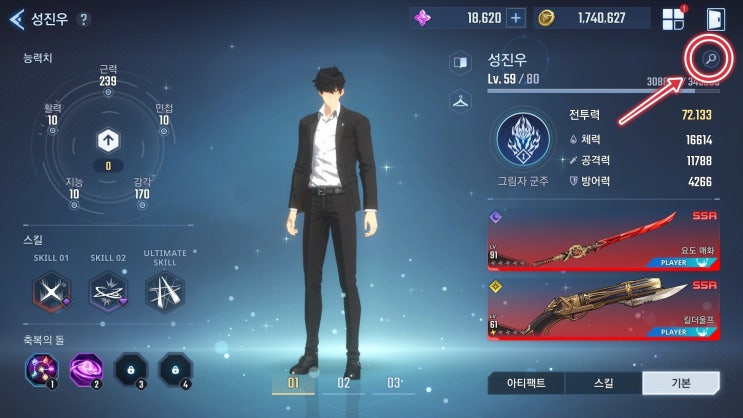Switch to preset 03
743x418 pixels.
393,383
